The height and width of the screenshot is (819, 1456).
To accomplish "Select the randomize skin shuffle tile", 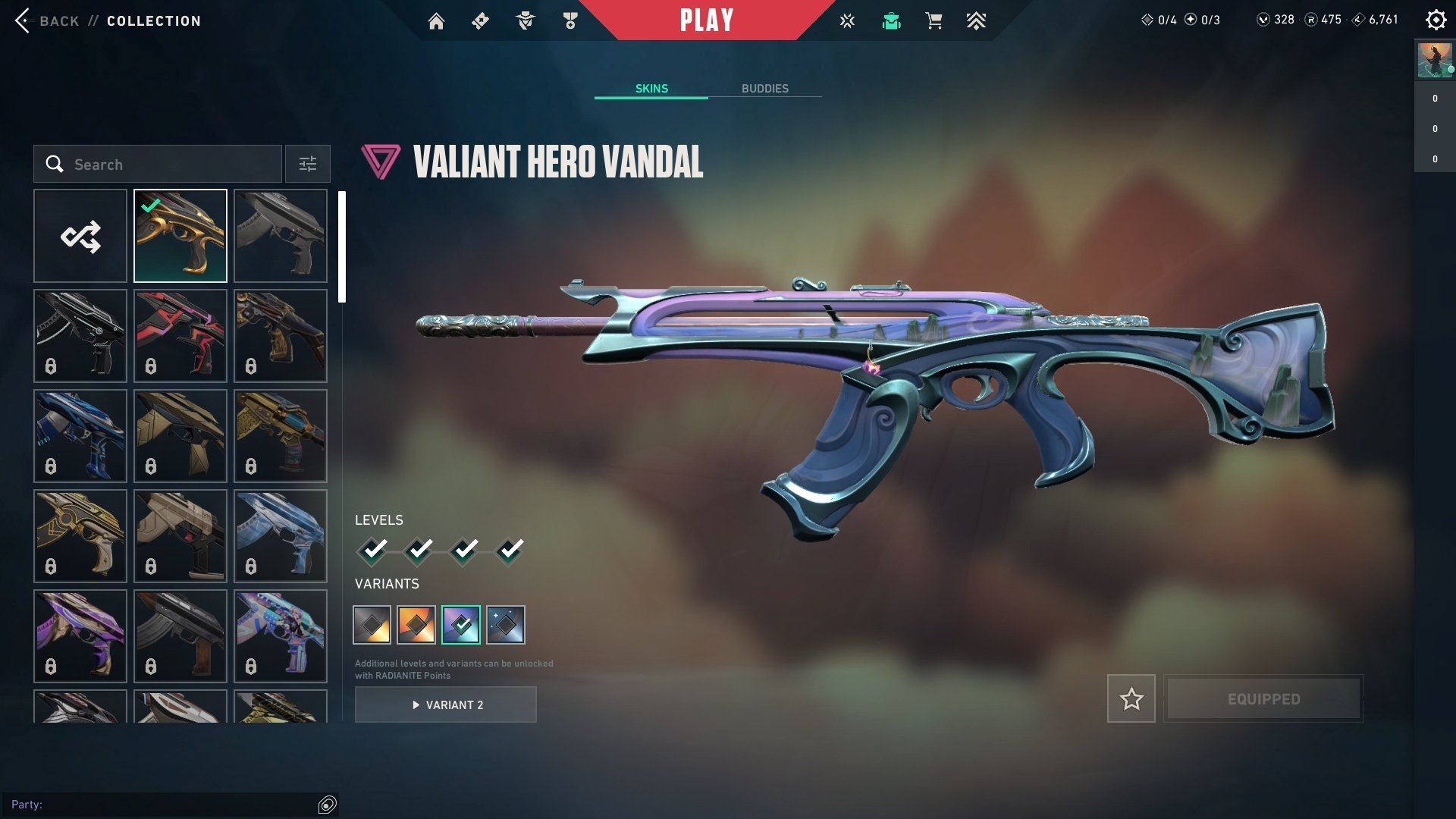I will coord(80,237).
